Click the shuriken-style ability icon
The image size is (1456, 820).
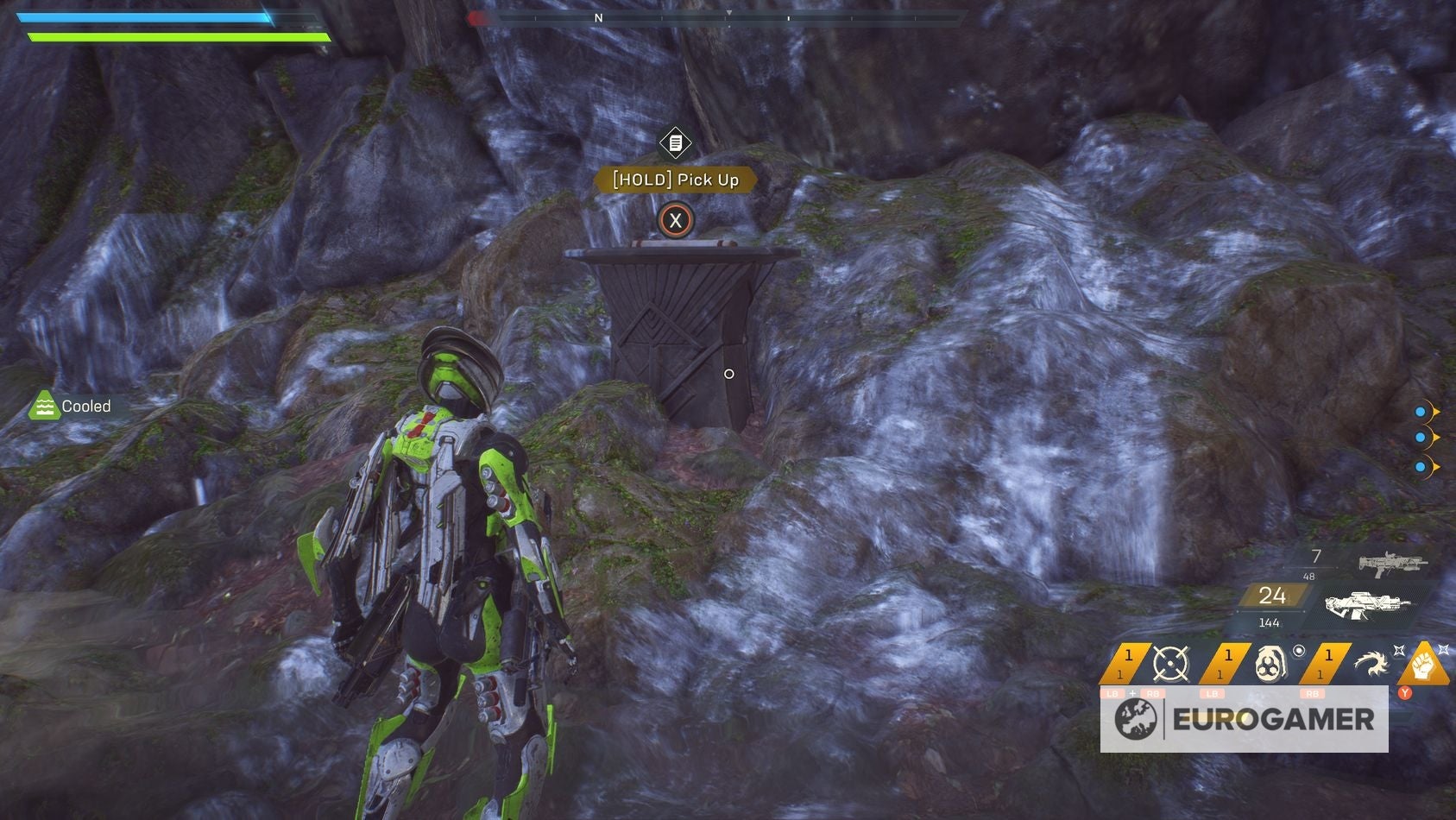click(1373, 663)
